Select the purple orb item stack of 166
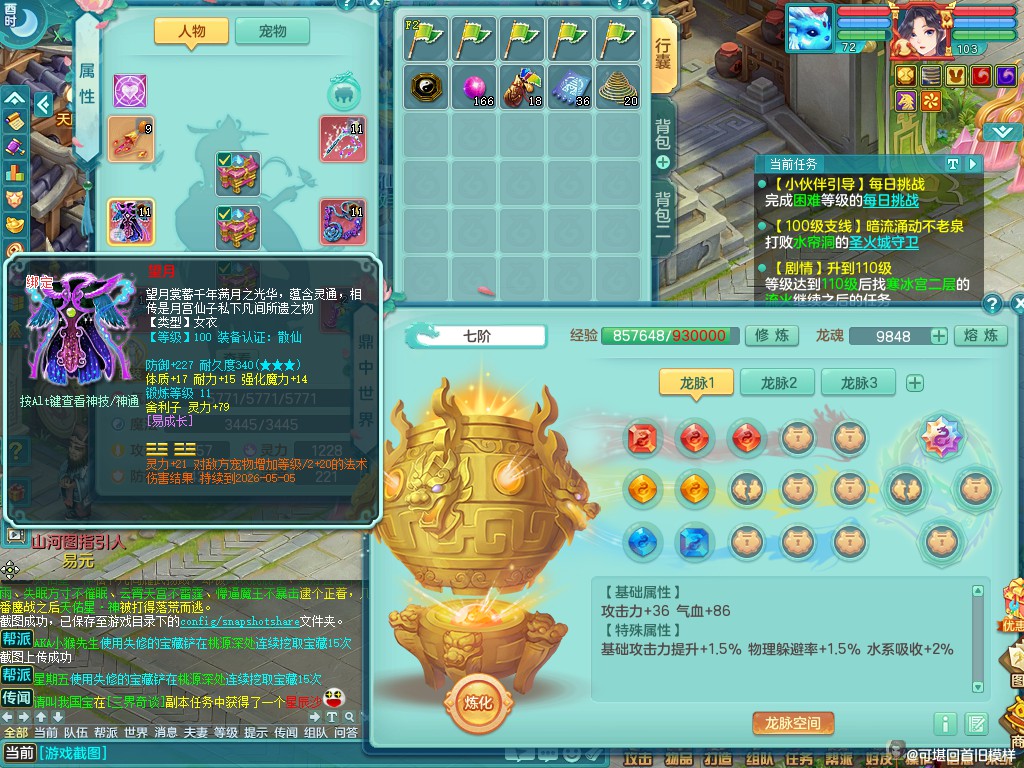The height and width of the screenshot is (768, 1024). (474, 88)
